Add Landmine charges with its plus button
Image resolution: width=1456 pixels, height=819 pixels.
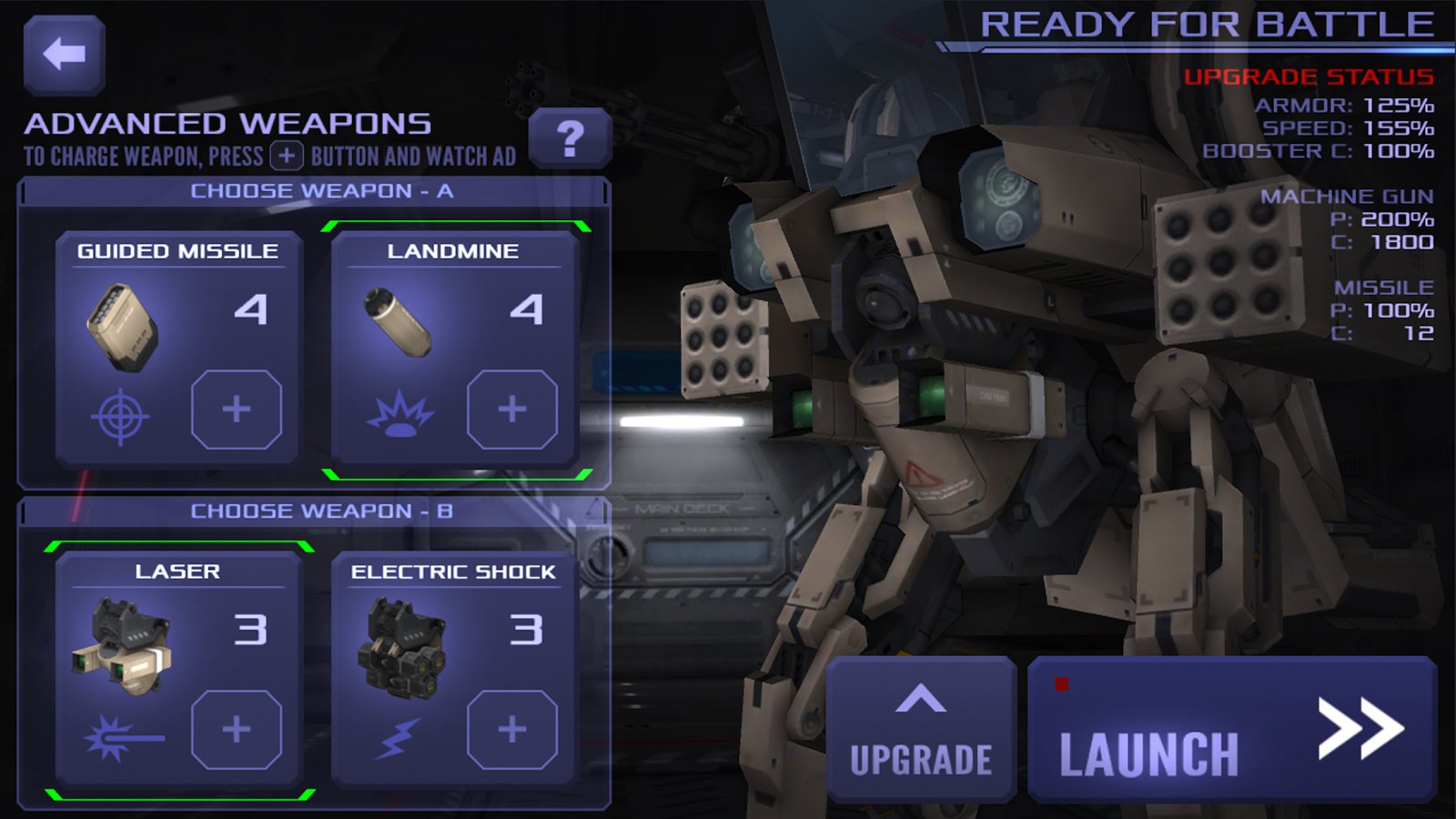click(x=512, y=409)
